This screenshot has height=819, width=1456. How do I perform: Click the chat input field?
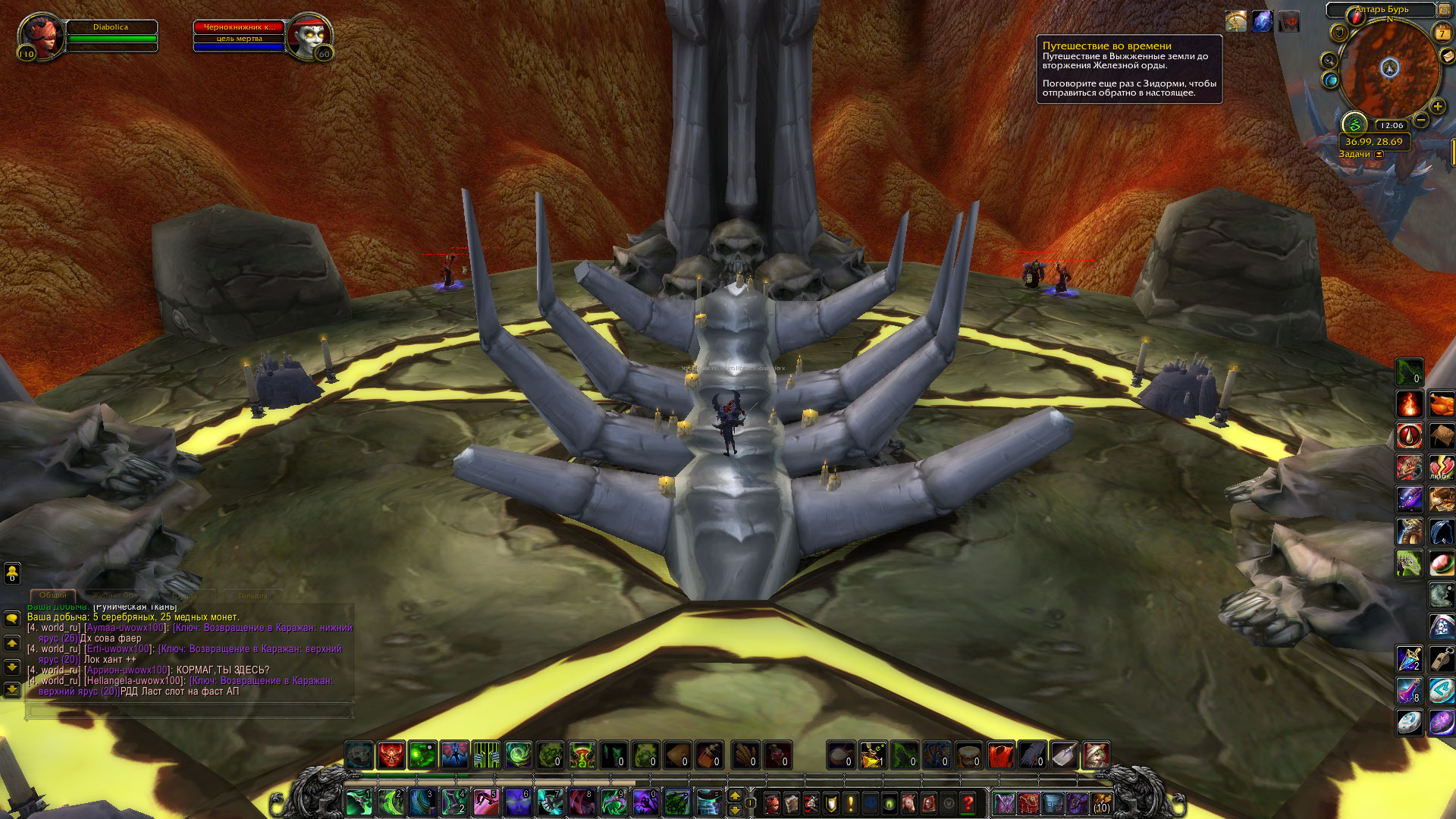(x=190, y=711)
